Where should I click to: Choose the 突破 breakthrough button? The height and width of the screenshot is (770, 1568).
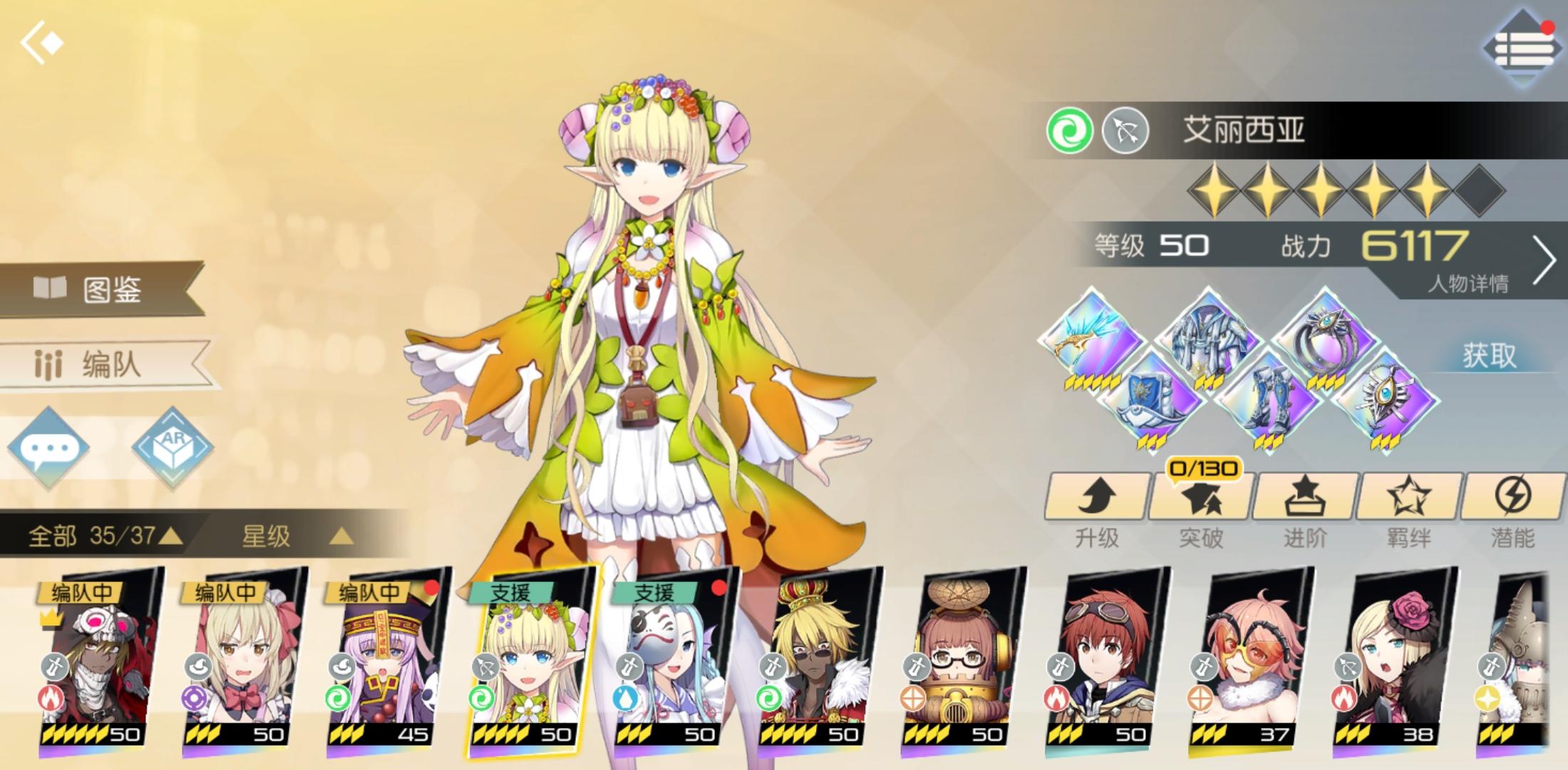[x=1201, y=508]
